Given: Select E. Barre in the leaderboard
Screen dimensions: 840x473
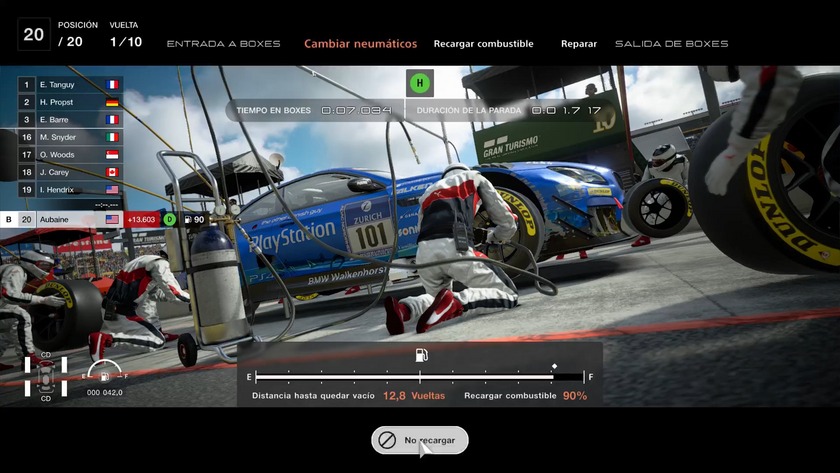Looking at the screenshot, I should pyautogui.click(x=70, y=120).
